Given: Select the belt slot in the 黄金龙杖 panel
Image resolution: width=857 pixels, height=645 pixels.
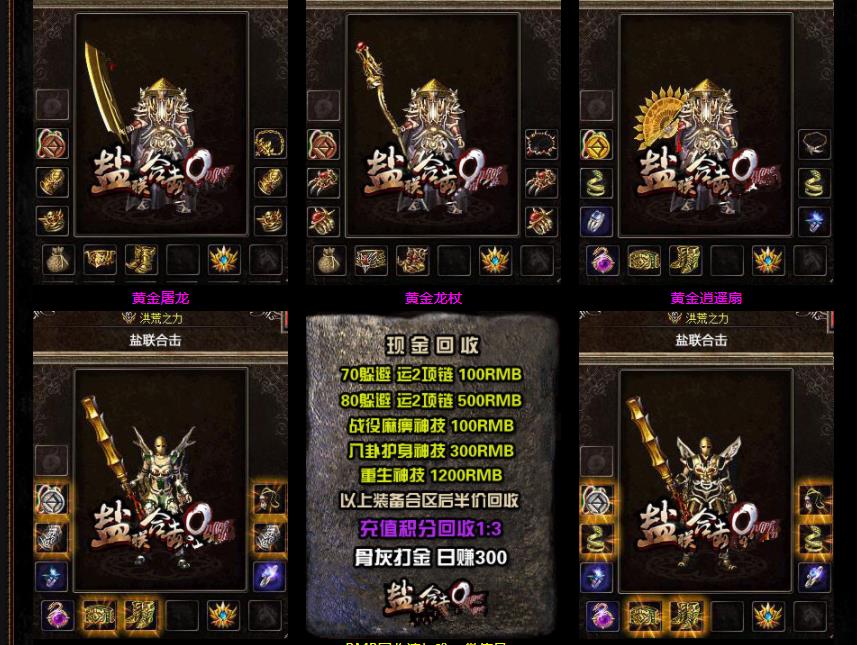Looking at the screenshot, I should 371,260.
